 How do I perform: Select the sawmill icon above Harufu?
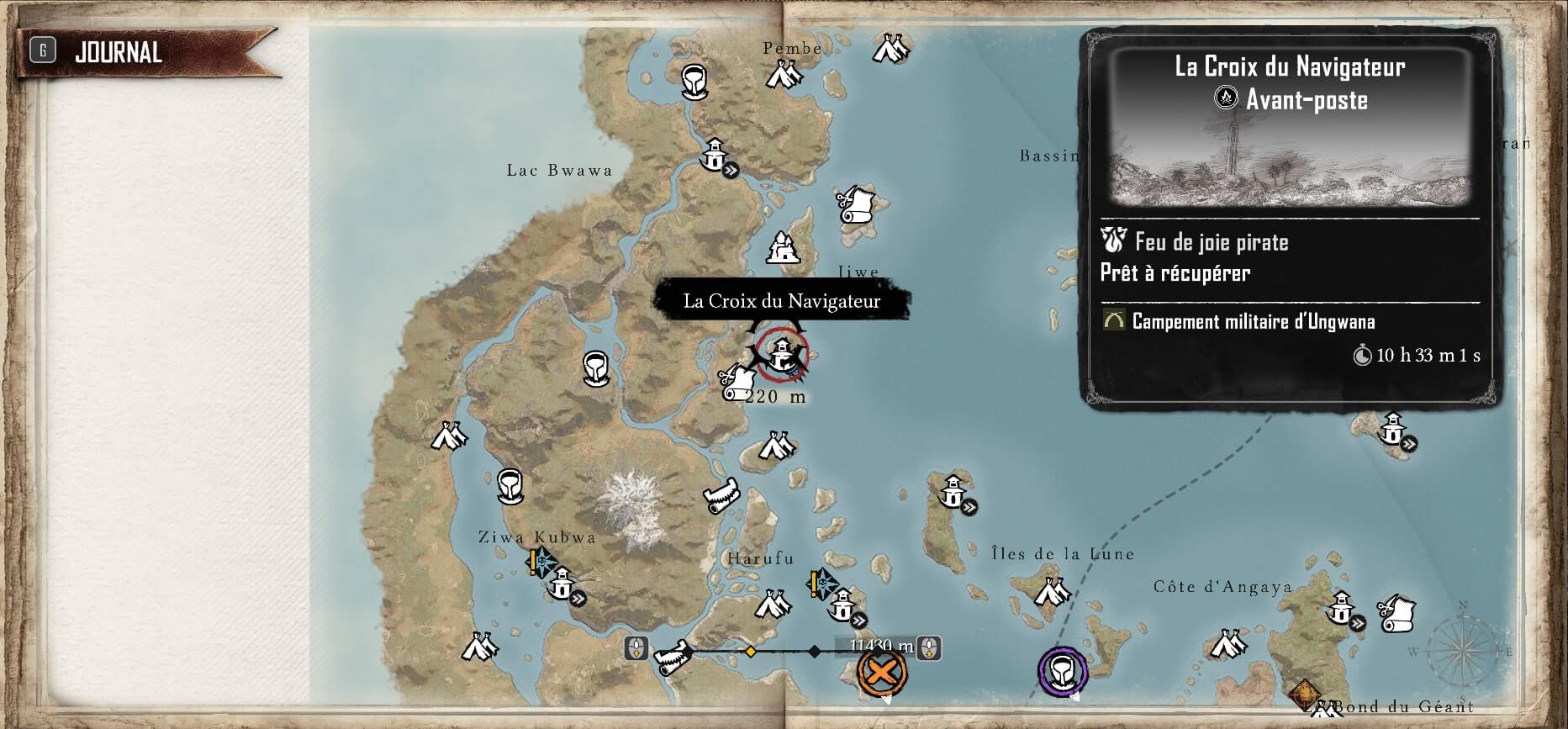coord(722,494)
